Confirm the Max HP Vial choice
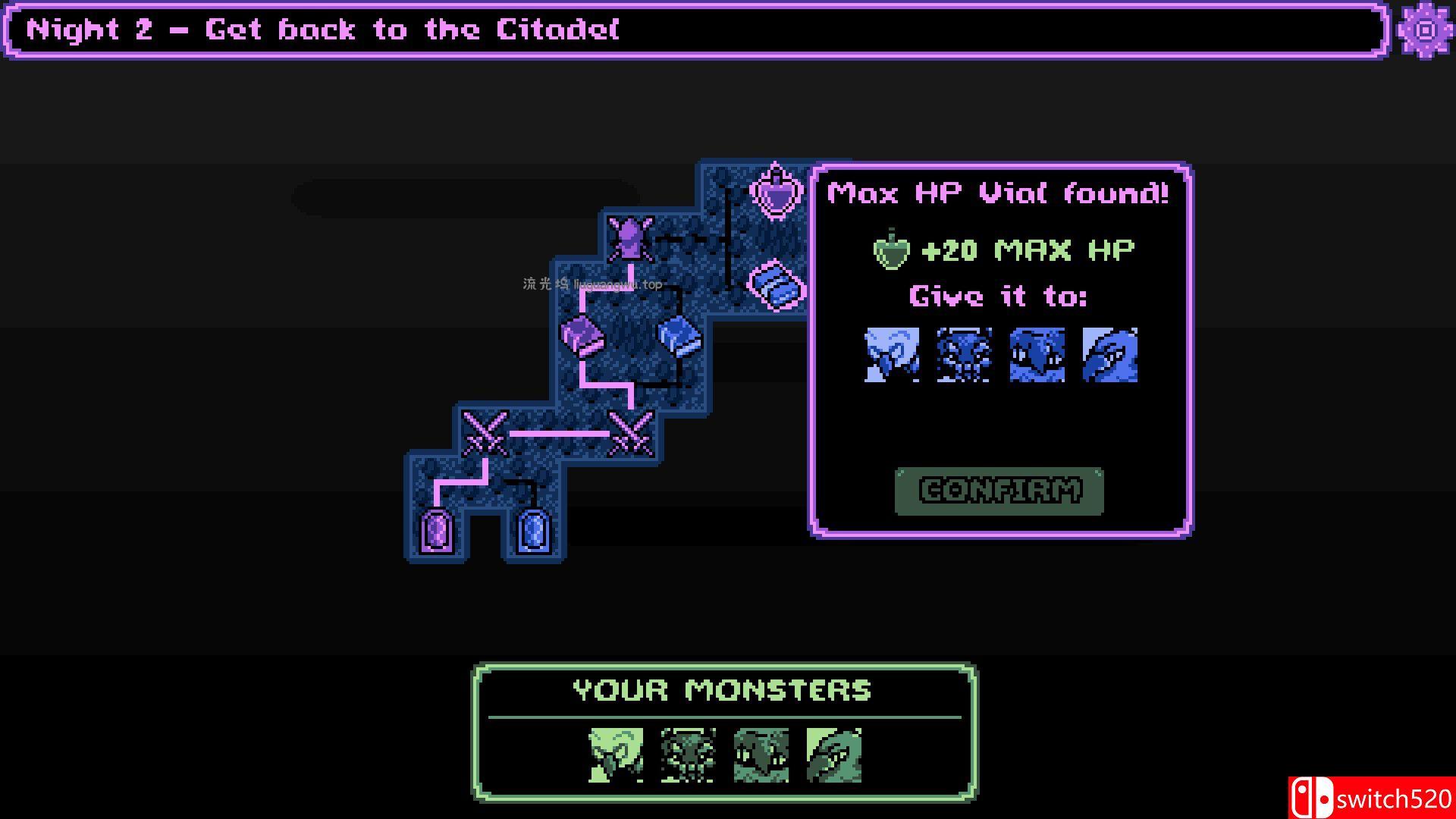This screenshot has width=1456, height=819. 999,491
